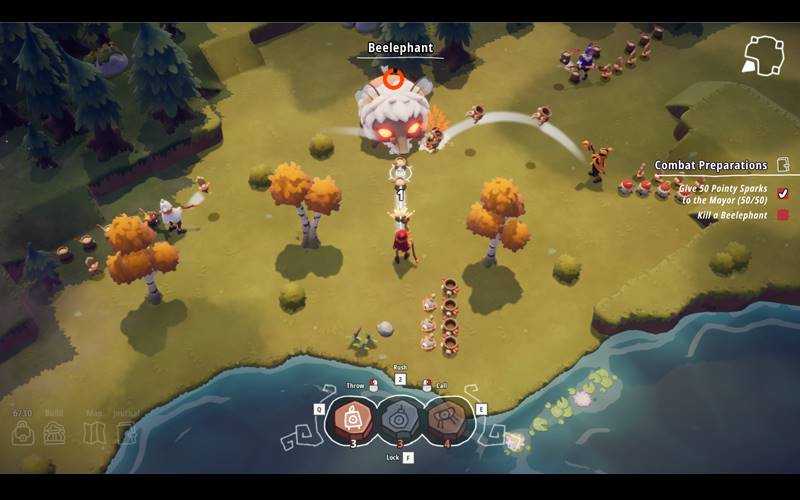Open the Journal icon
This screenshot has height=500, width=800.
click(125, 433)
